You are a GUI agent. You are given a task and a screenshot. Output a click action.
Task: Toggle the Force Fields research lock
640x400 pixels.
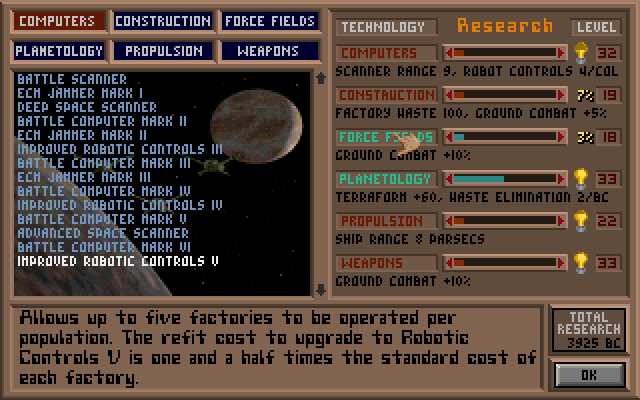[x=386, y=137]
